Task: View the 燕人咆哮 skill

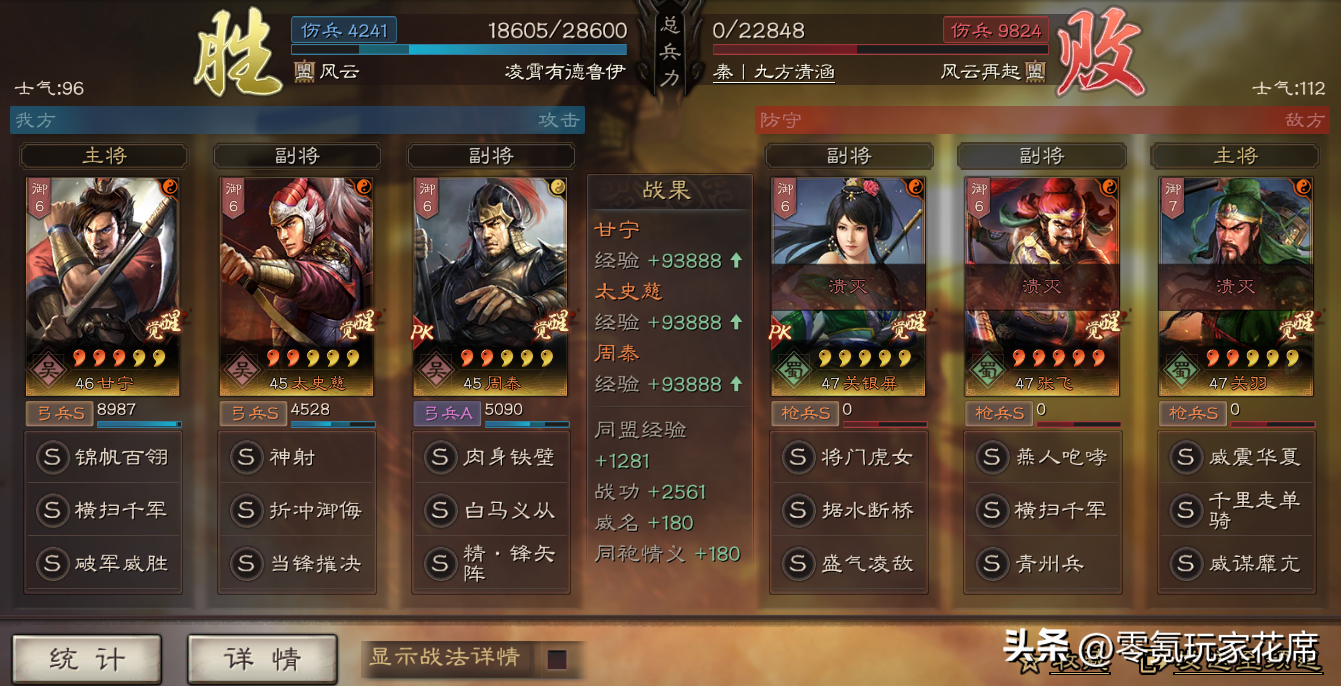Action: tap(1042, 457)
